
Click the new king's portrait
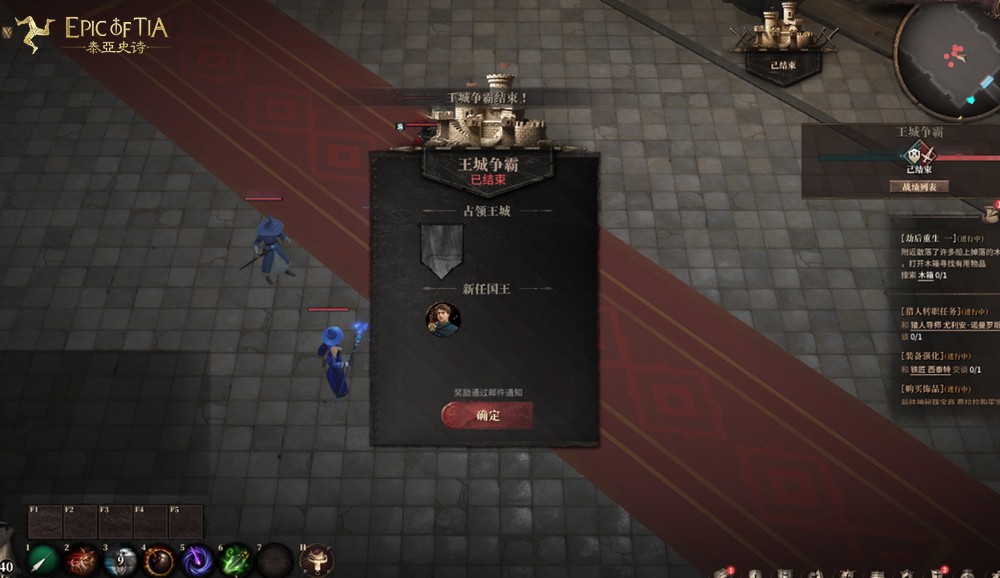pyautogui.click(x=442, y=320)
